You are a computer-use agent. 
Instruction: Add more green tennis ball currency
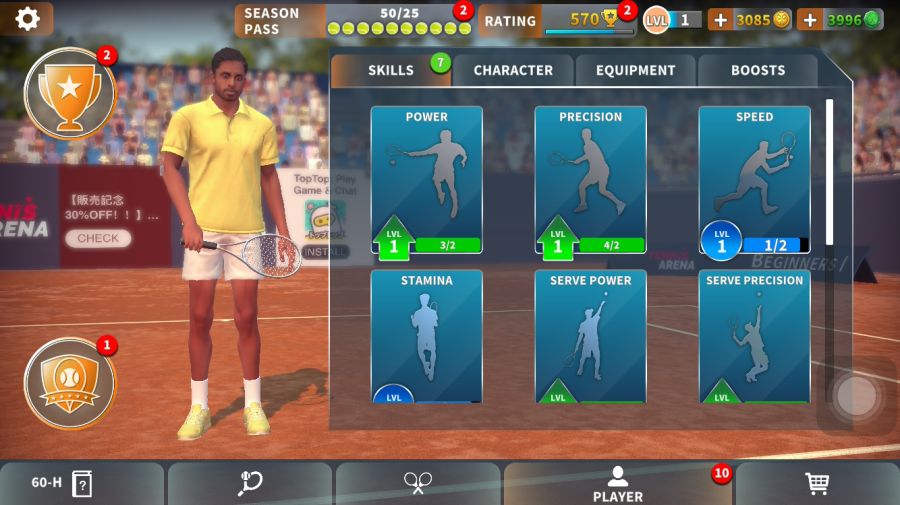click(810, 20)
